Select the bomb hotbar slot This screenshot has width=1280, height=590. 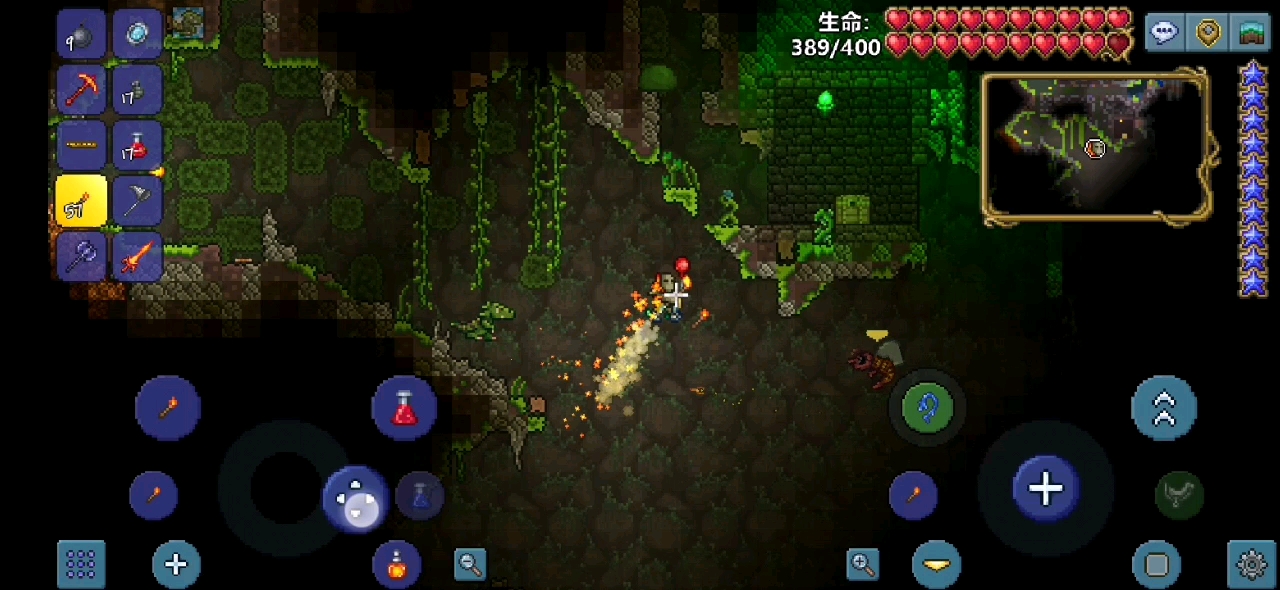[81, 34]
